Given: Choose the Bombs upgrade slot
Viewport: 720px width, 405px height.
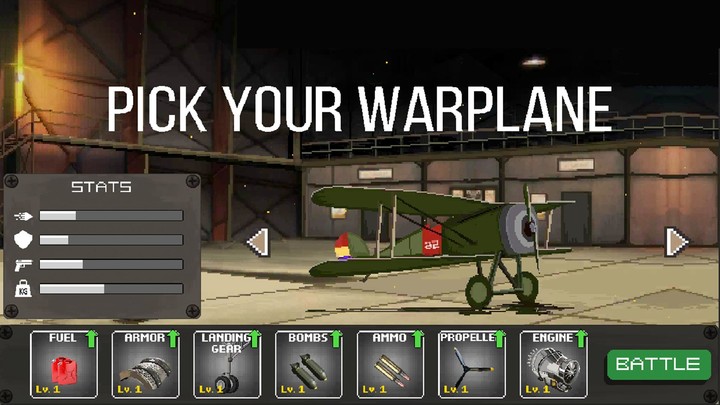Looking at the screenshot, I should (x=309, y=365).
